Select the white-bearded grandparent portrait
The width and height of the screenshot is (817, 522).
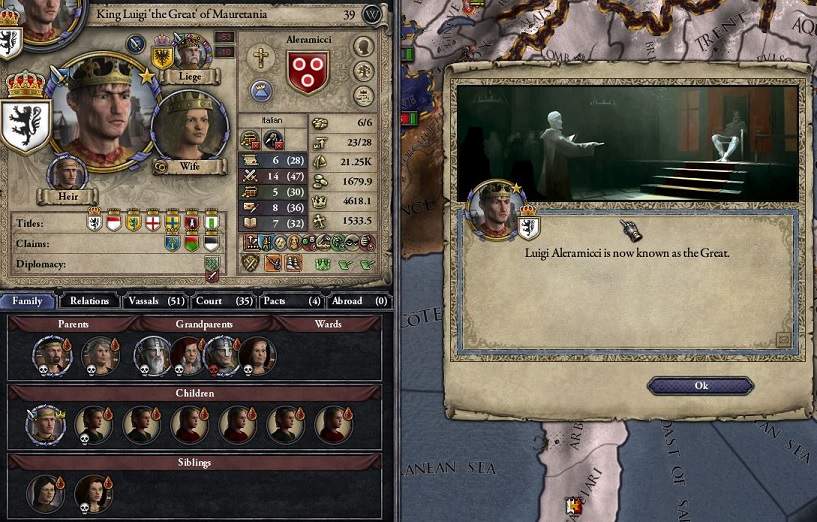pyautogui.click(x=151, y=355)
